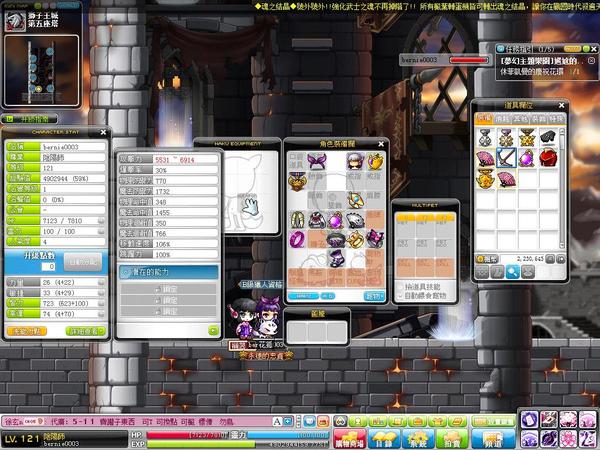Viewport: 600px width, 450px height.
Task: Select the purple ring equipment slot
Action: click(x=297, y=239)
